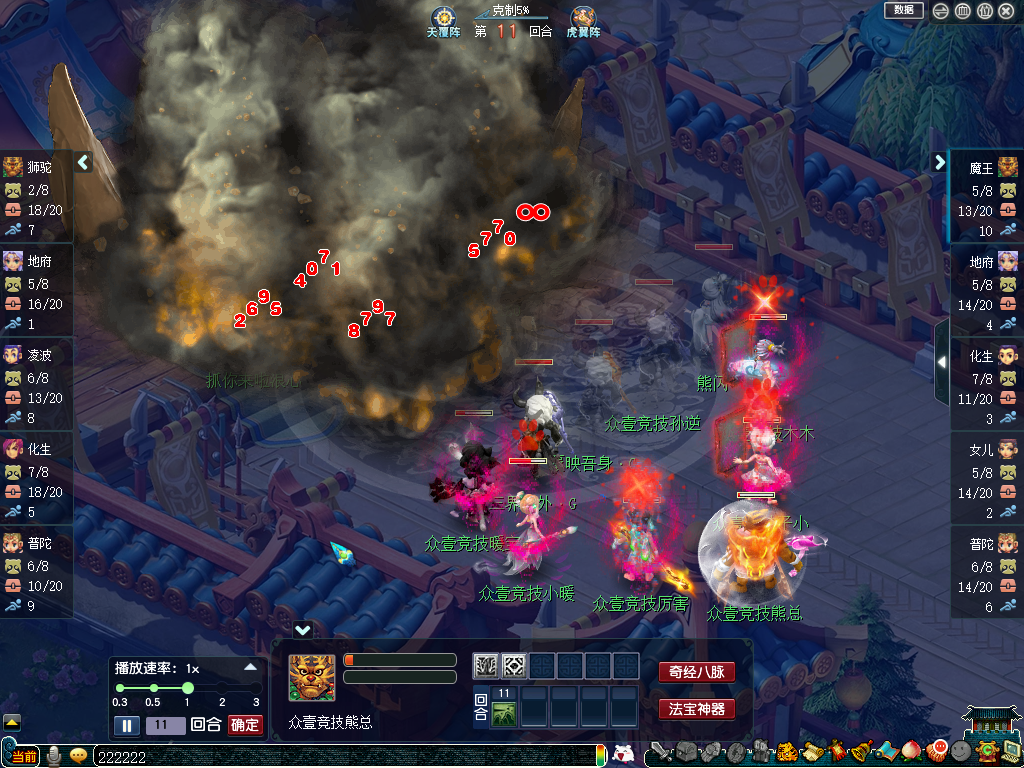1024x768 pixels.
Task: Toggle the 血 health display button
Action: 962,11
